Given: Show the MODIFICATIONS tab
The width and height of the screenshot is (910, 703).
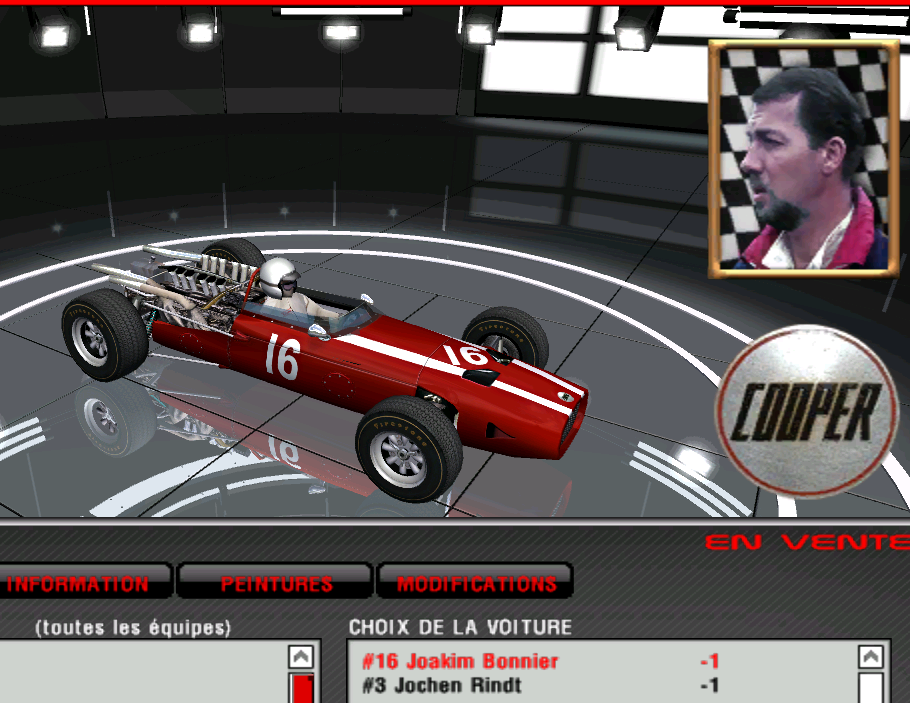Looking at the screenshot, I should [x=476, y=583].
